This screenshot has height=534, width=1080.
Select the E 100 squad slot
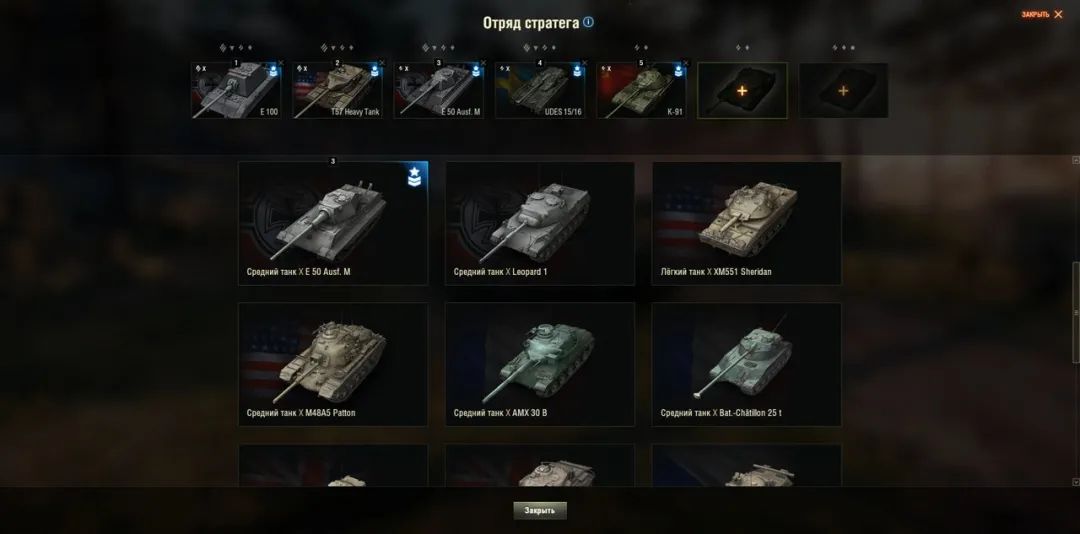[237, 91]
